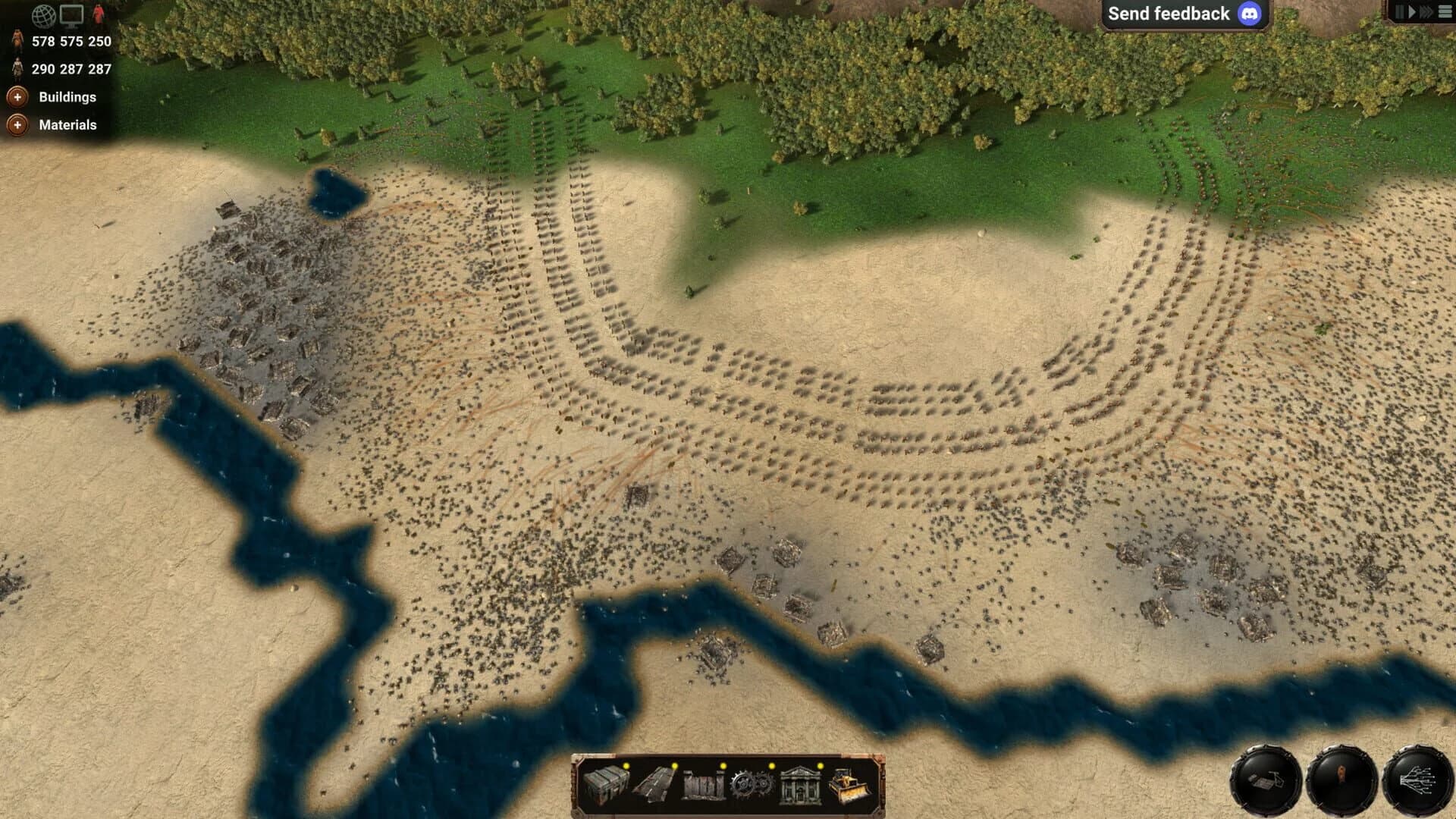Fast-forward the game speed
1456x819 pixels.
click(1426, 12)
